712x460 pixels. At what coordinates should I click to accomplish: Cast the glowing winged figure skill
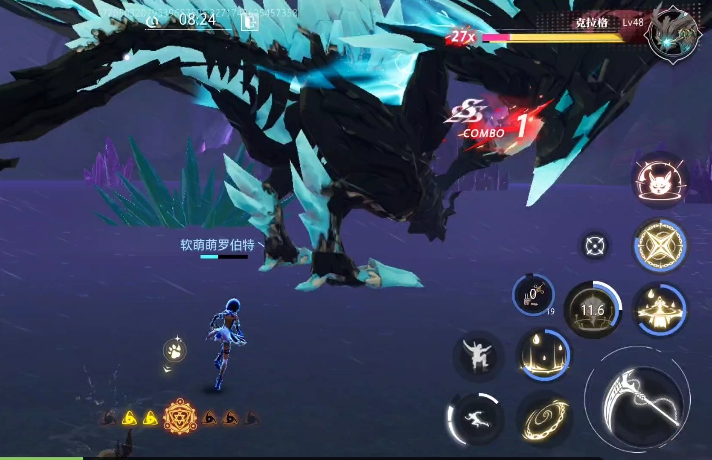[659, 309]
